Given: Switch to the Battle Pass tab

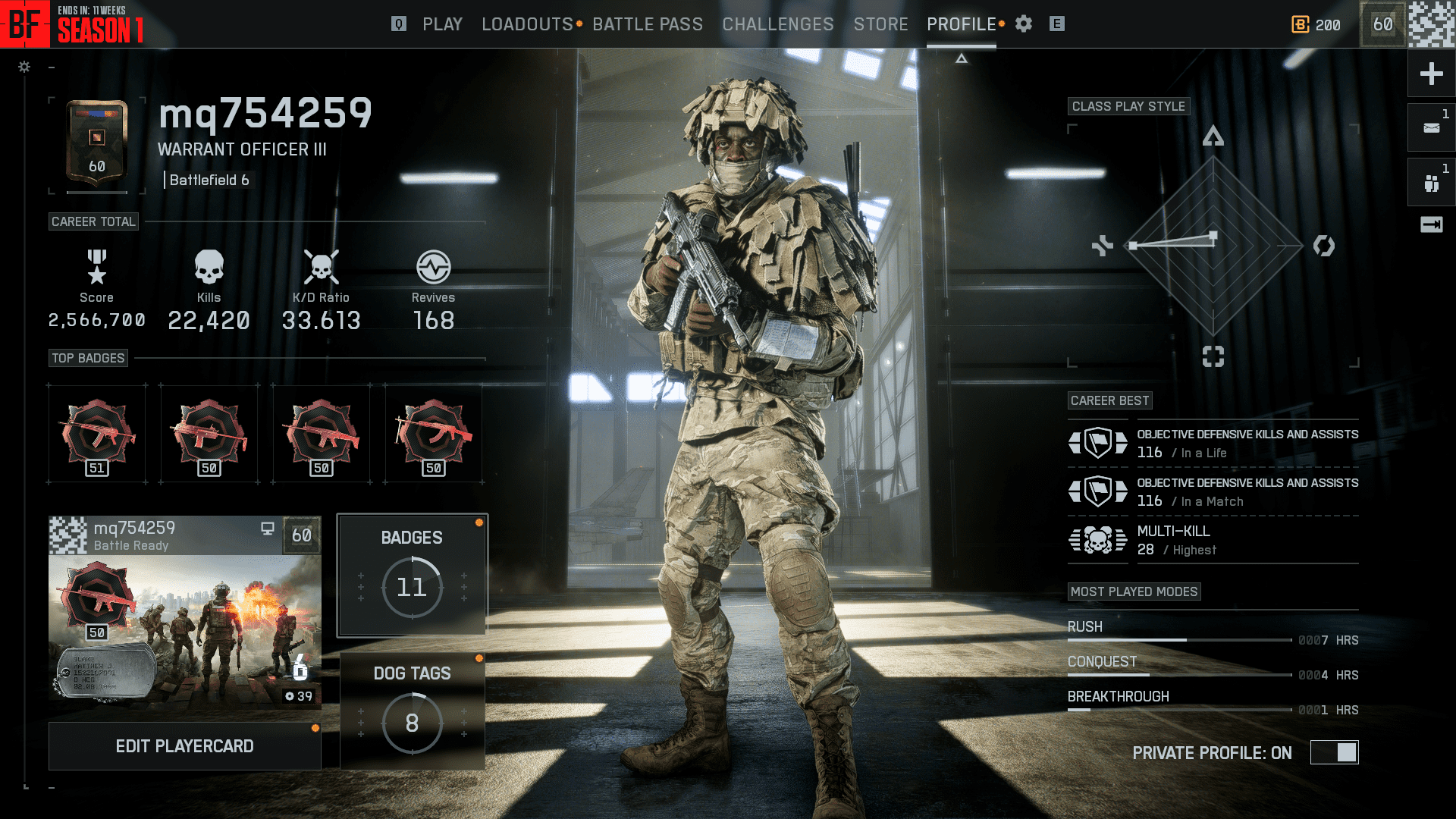Looking at the screenshot, I should 648,24.
